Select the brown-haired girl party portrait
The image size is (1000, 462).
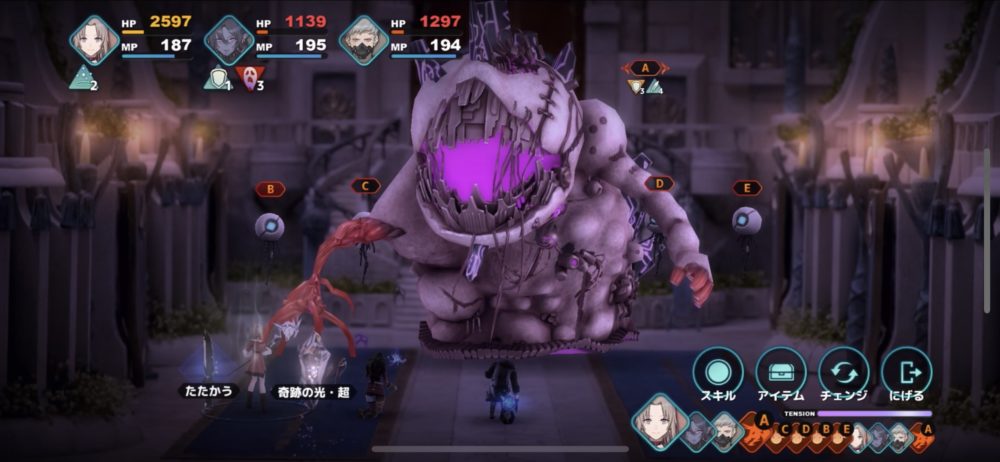[x=94, y=40]
